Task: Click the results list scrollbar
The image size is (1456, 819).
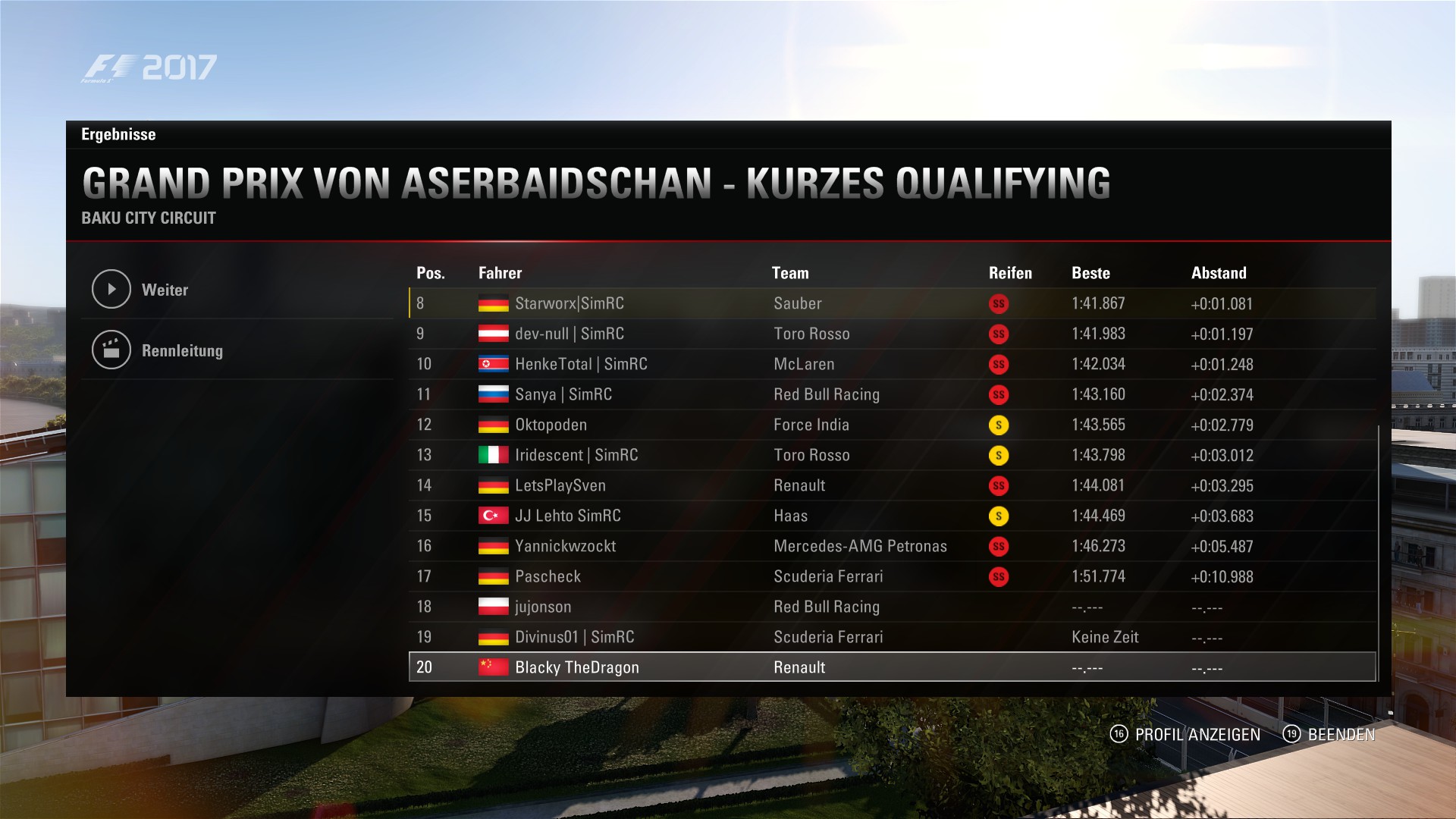Action: 1379,552
